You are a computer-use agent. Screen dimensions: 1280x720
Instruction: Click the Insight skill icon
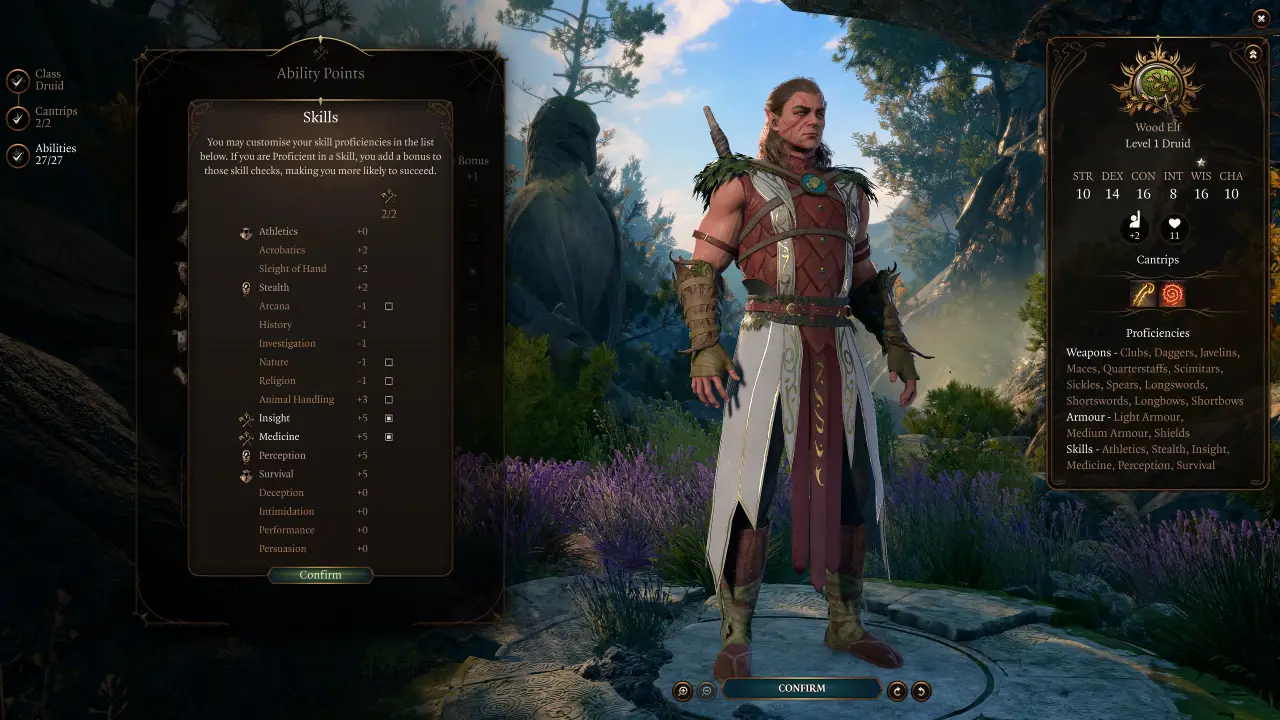(246, 417)
